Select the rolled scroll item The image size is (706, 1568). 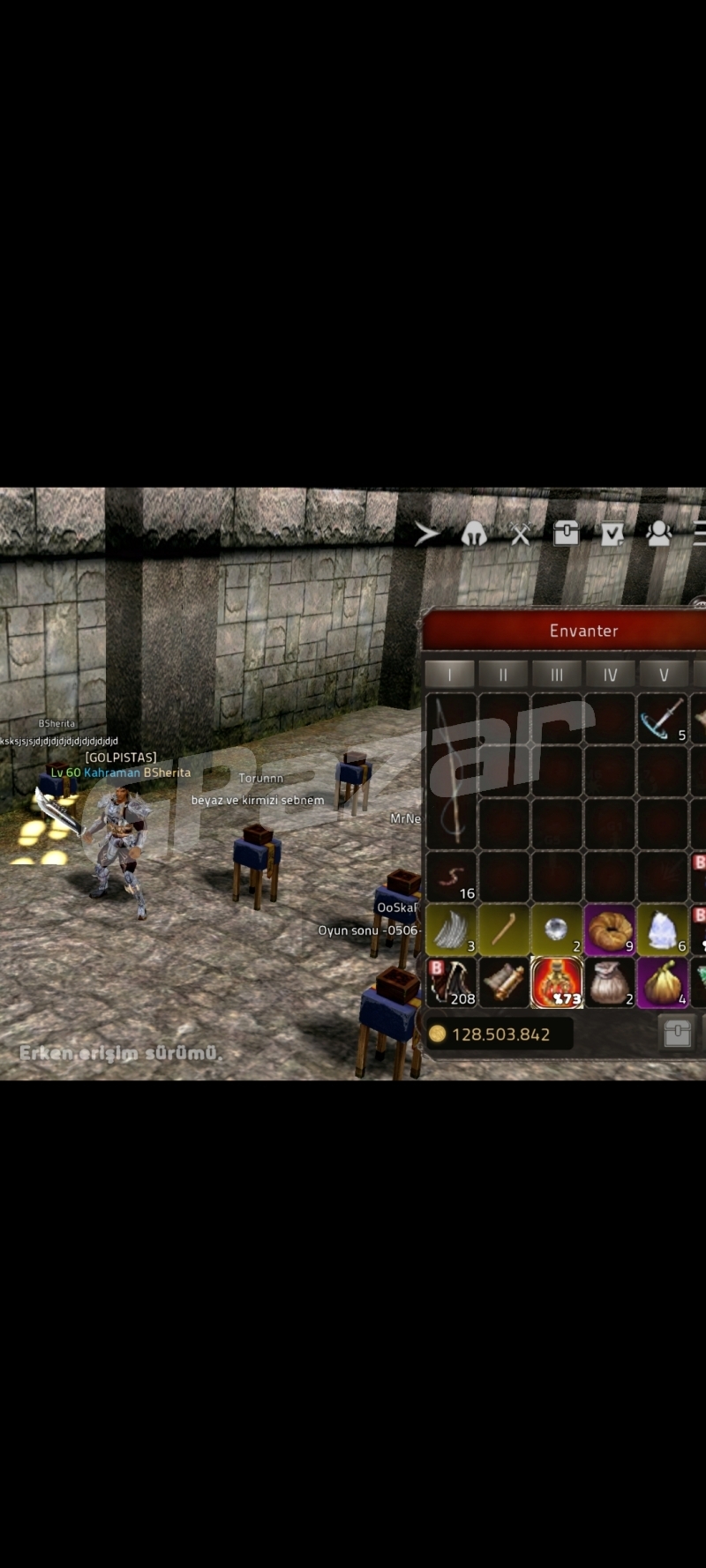tap(504, 982)
